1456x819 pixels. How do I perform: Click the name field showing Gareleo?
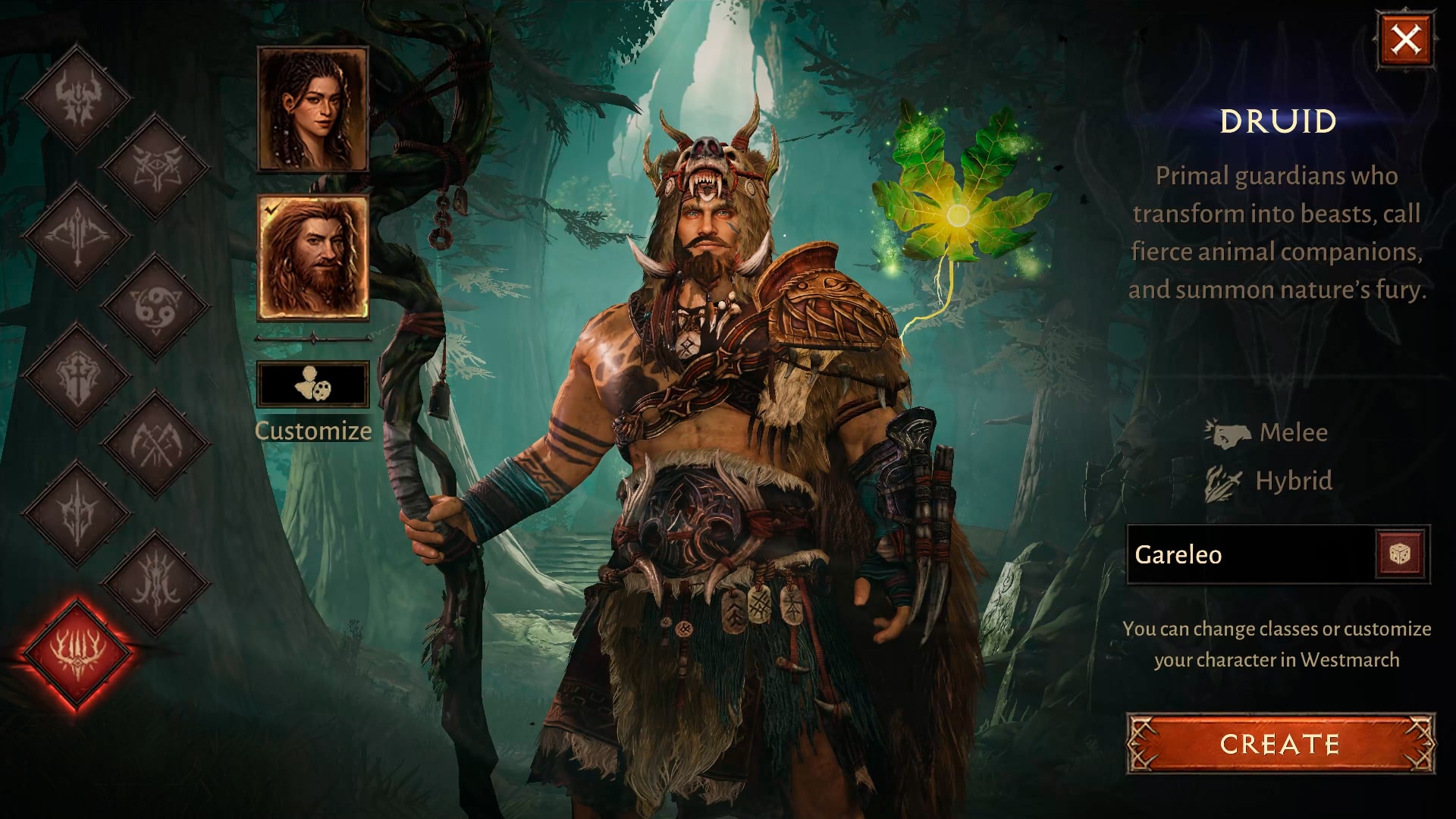pyautogui.click(x=1251, y=554)
